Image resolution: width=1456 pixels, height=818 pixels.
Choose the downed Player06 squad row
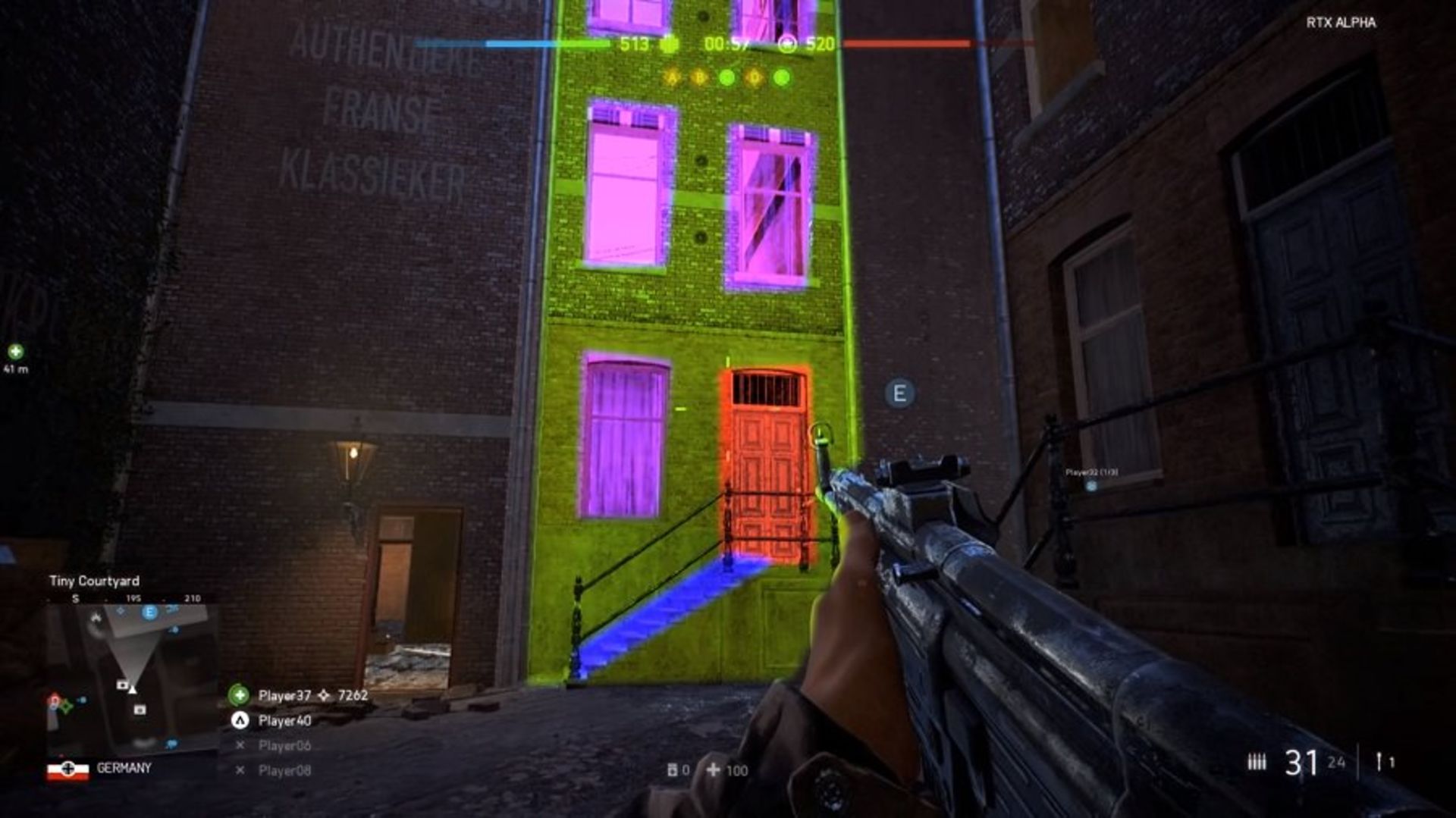pos(284,745)
